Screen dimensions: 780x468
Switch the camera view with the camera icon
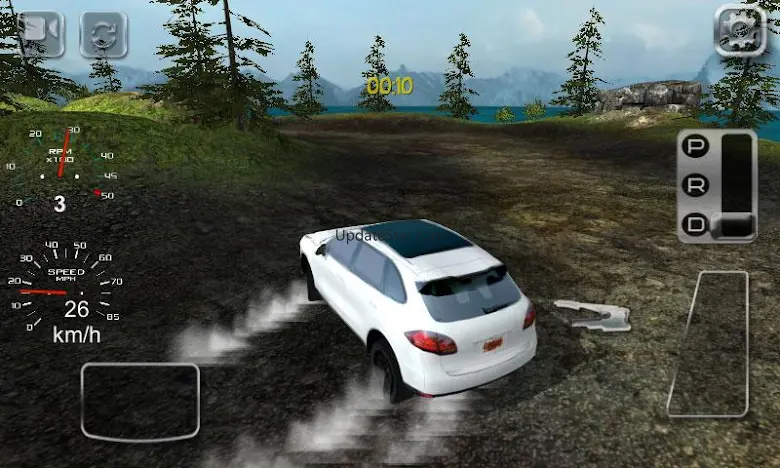40,34
